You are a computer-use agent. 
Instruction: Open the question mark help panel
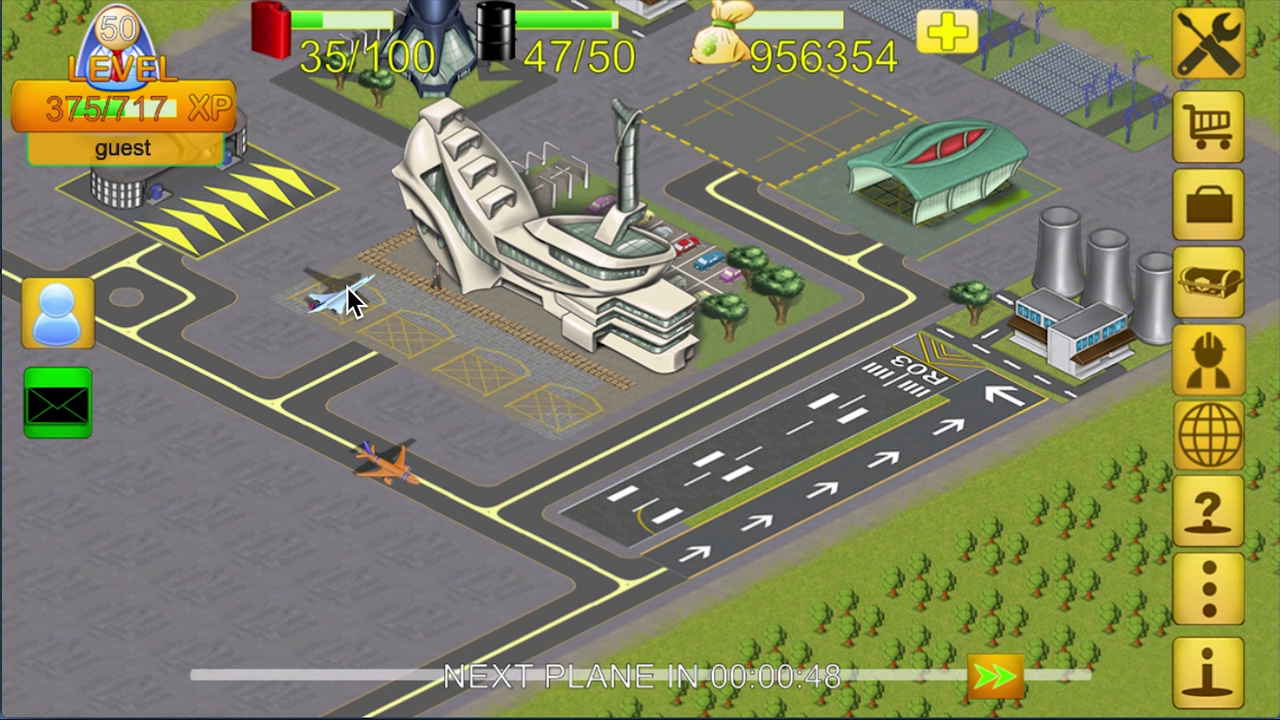pyautogui.click(x=1208, y=512)
